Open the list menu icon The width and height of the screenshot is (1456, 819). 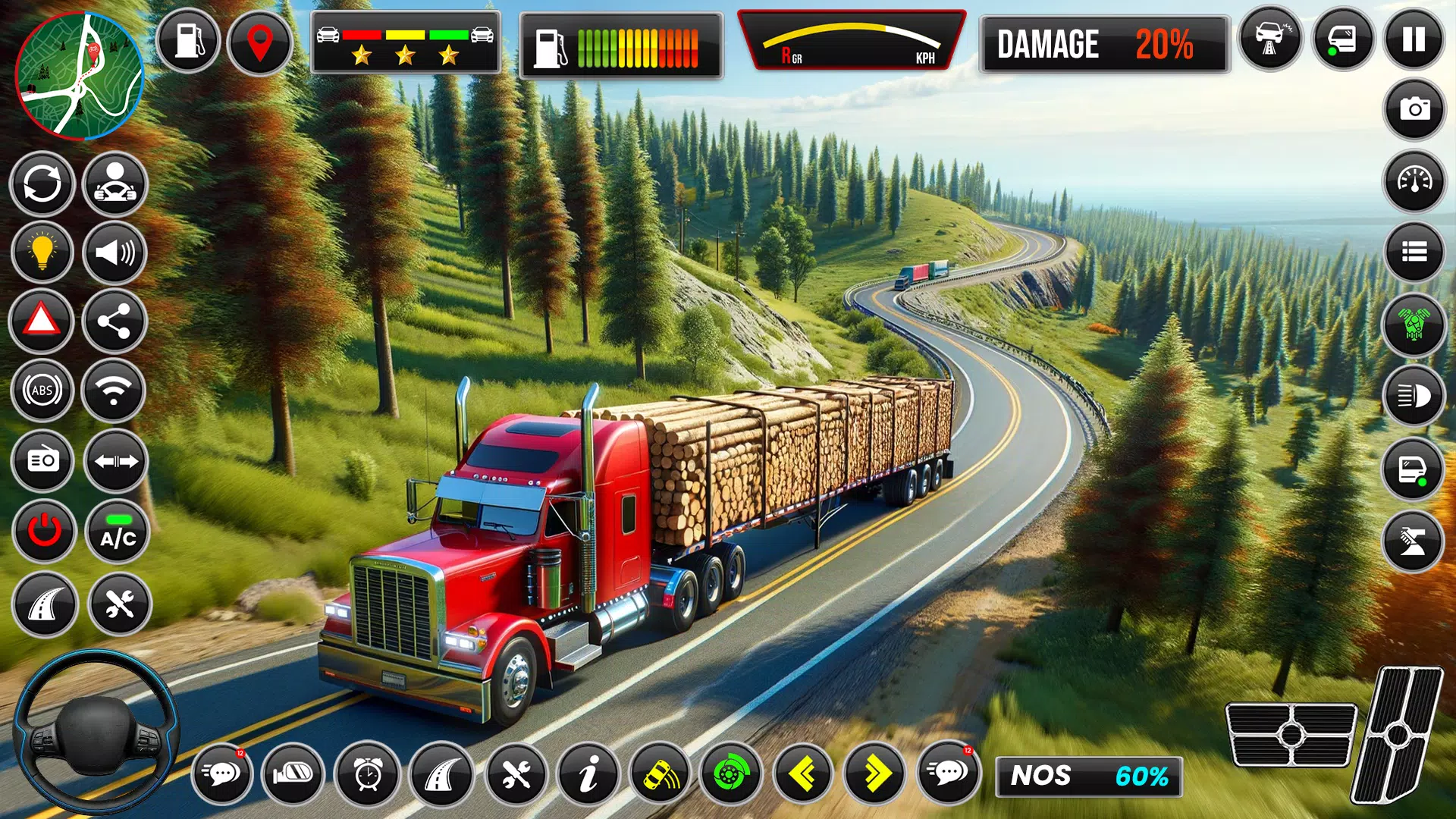[1414, 252]
